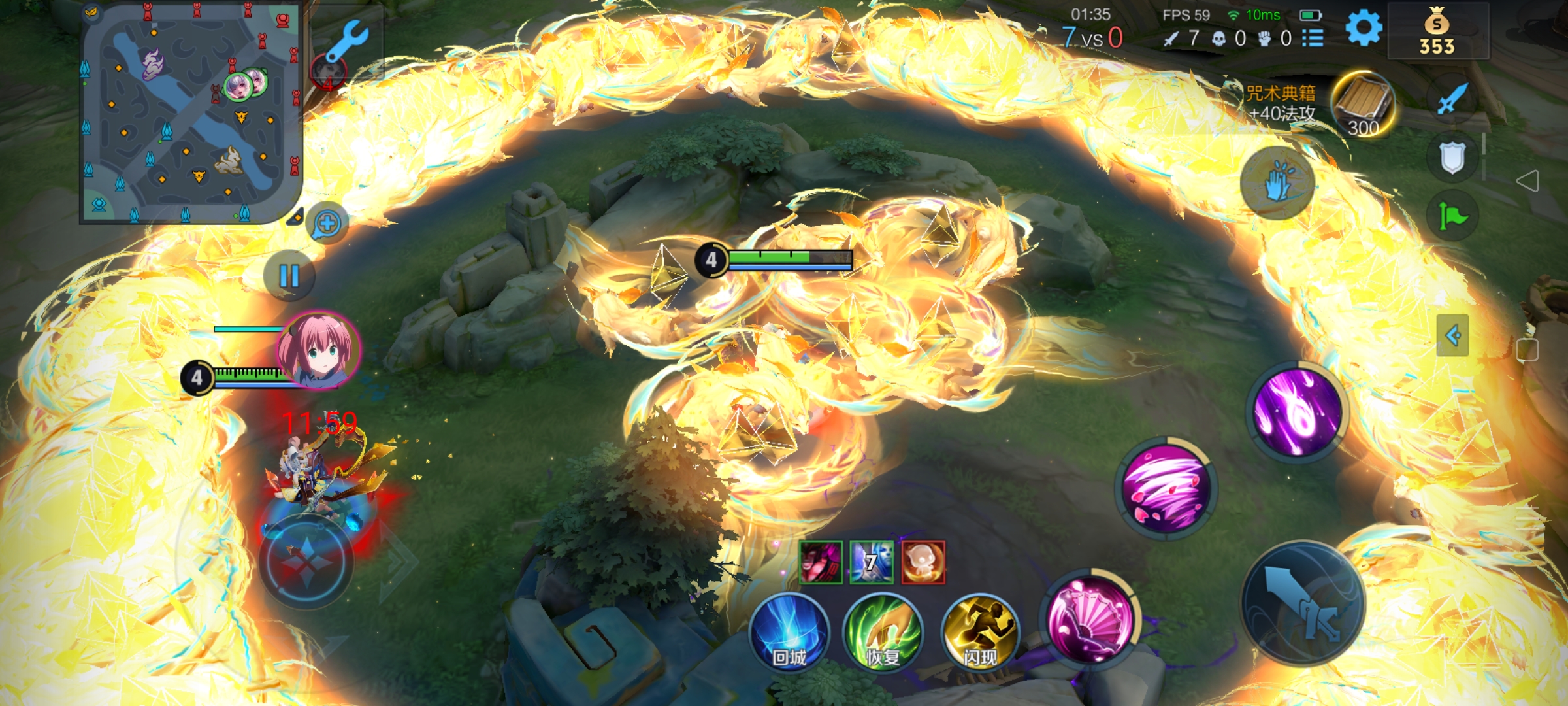1568x706 pixels.
Task: Tap the gold shop button showing 353
Action: (x=1437, y=33)
